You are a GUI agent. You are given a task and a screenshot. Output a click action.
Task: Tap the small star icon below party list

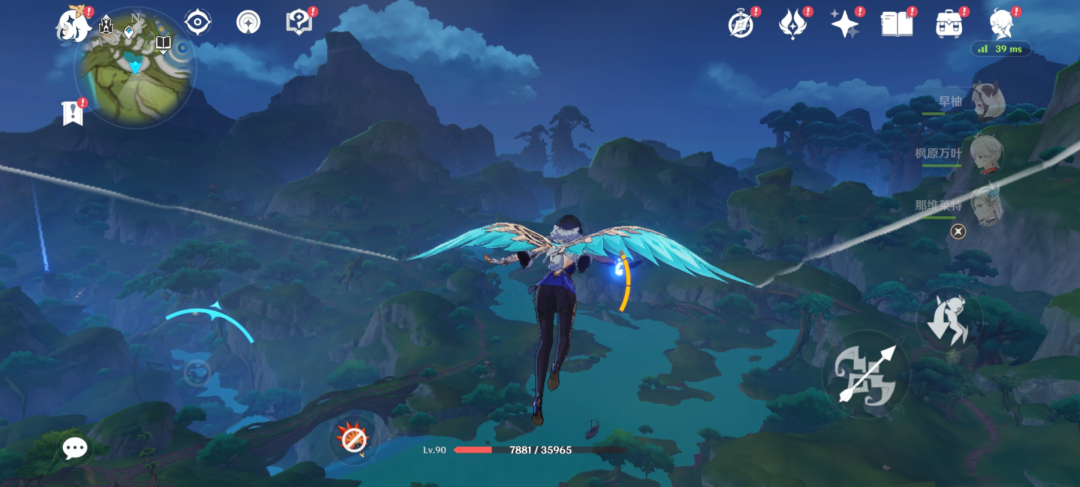[958, 232]
